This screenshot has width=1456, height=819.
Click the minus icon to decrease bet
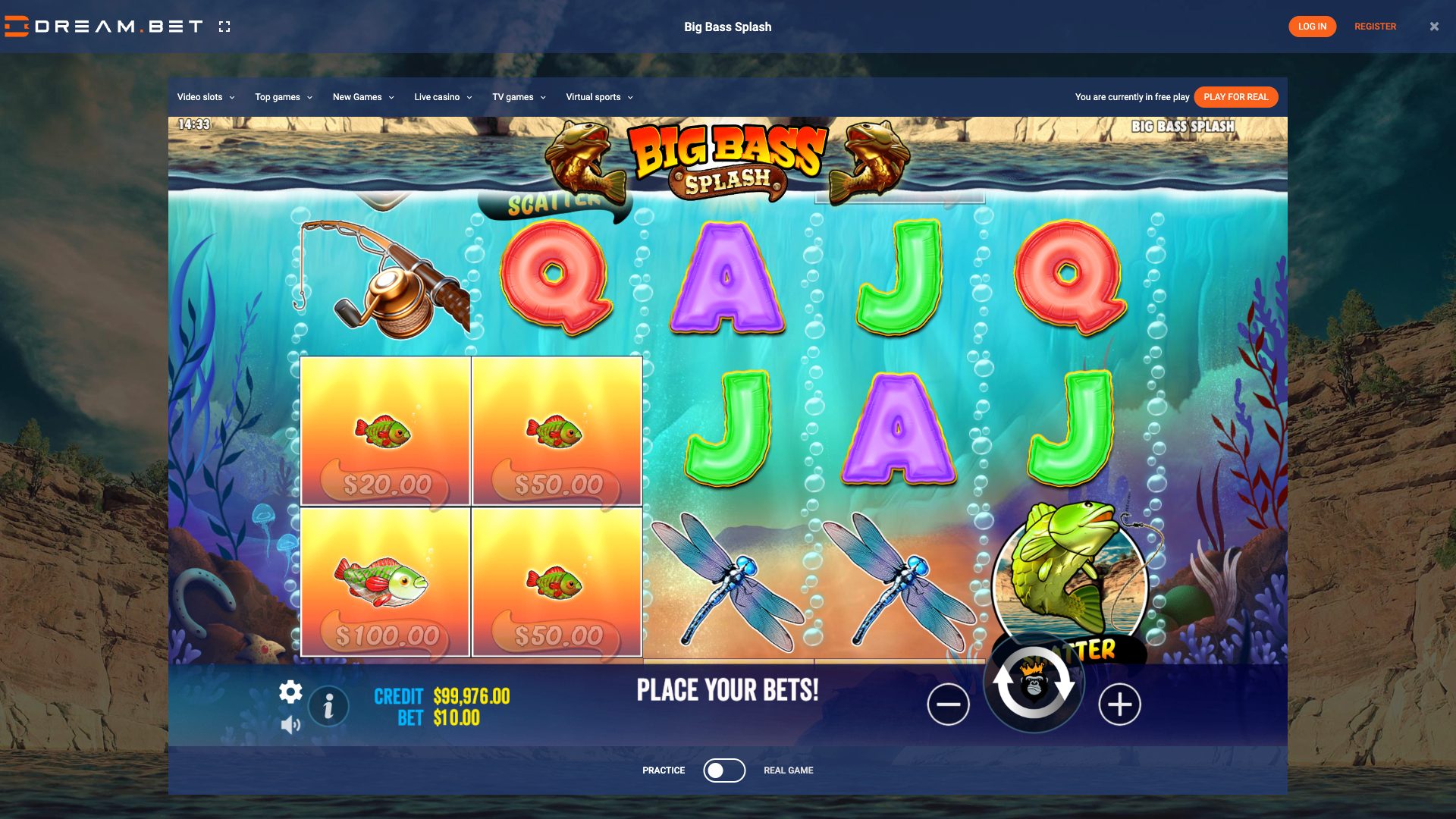[x=949, y=704]
